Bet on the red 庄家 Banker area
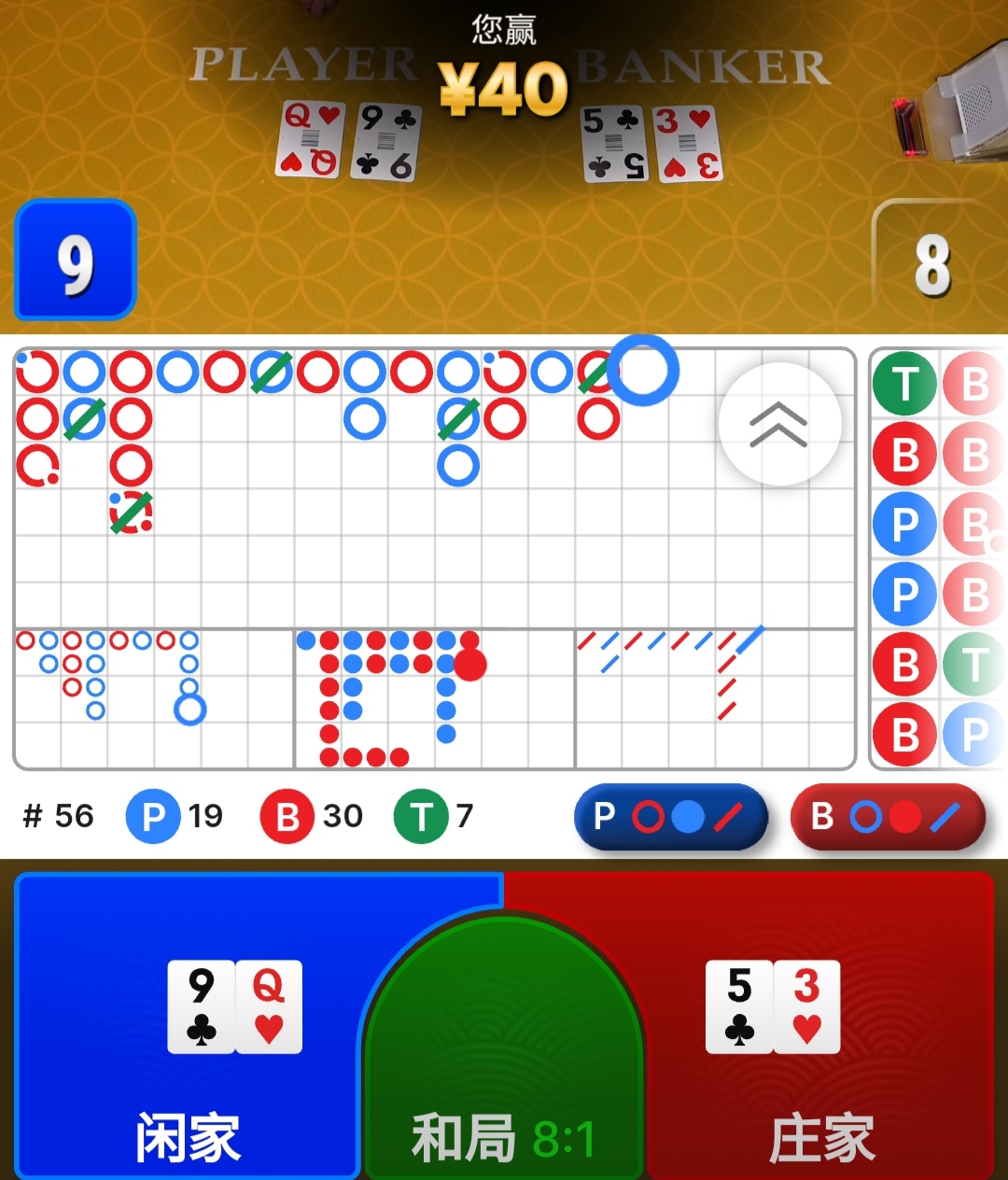The height and width of the screenshot is (1180, 1008). point(821,1027)
